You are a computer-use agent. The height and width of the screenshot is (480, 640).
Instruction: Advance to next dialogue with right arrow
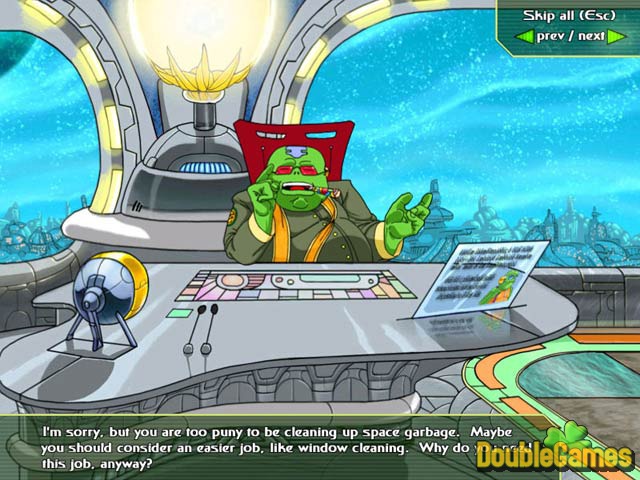[x=617, y=36]
